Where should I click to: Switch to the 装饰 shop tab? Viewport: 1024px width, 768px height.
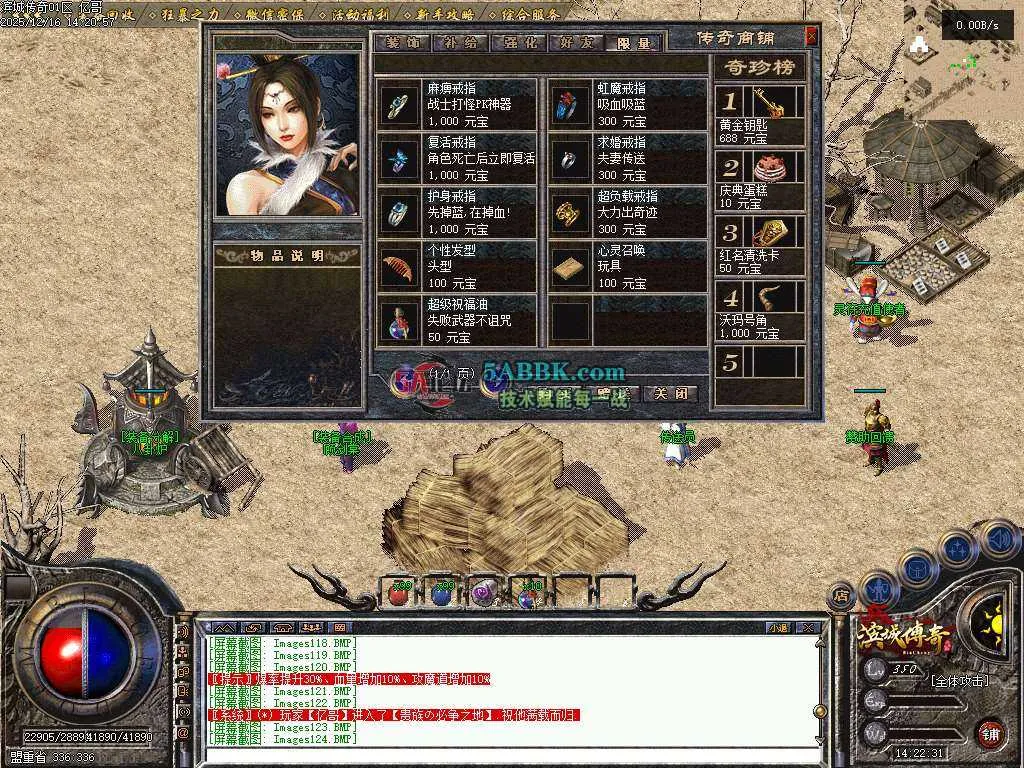click(x=401, y=43)
